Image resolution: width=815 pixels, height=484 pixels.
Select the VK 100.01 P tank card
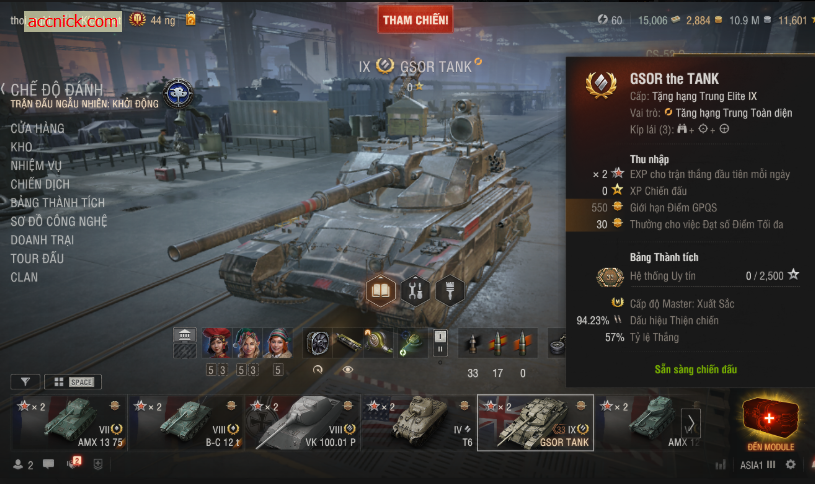[303, 422]
